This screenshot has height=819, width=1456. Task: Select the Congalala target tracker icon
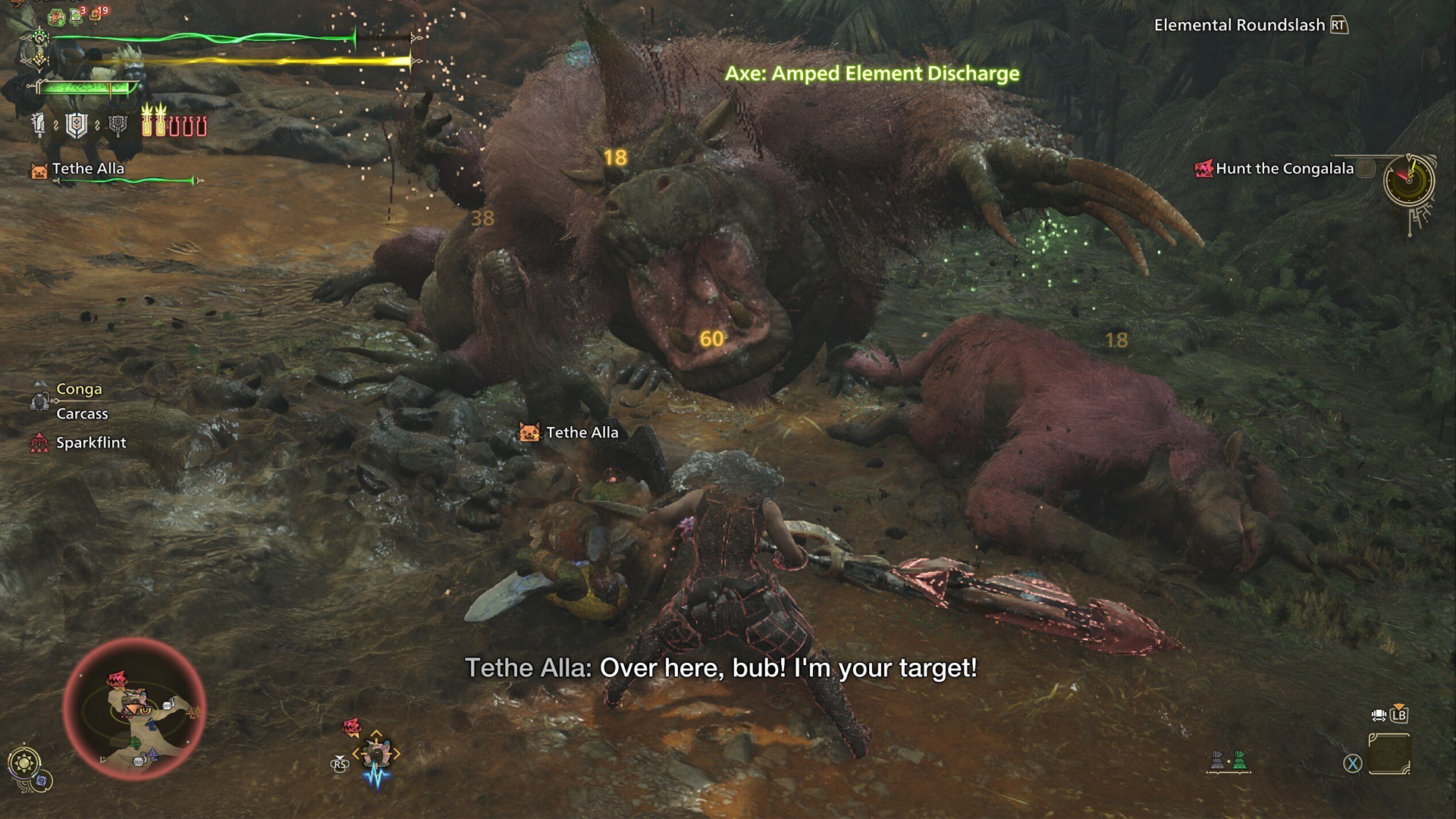coord(375,752)
